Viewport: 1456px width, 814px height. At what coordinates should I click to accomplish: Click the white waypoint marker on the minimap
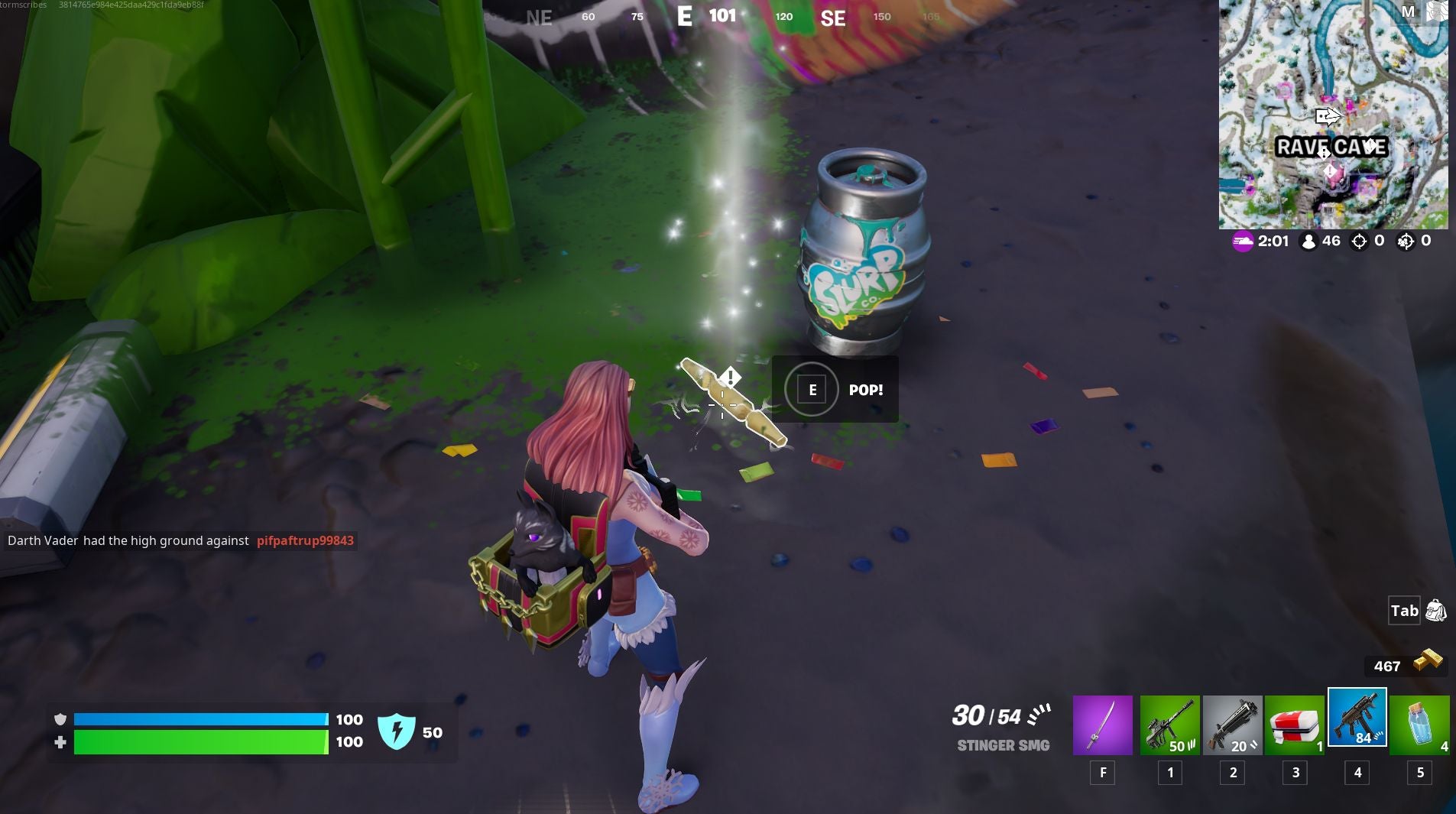click(1328, 116)
